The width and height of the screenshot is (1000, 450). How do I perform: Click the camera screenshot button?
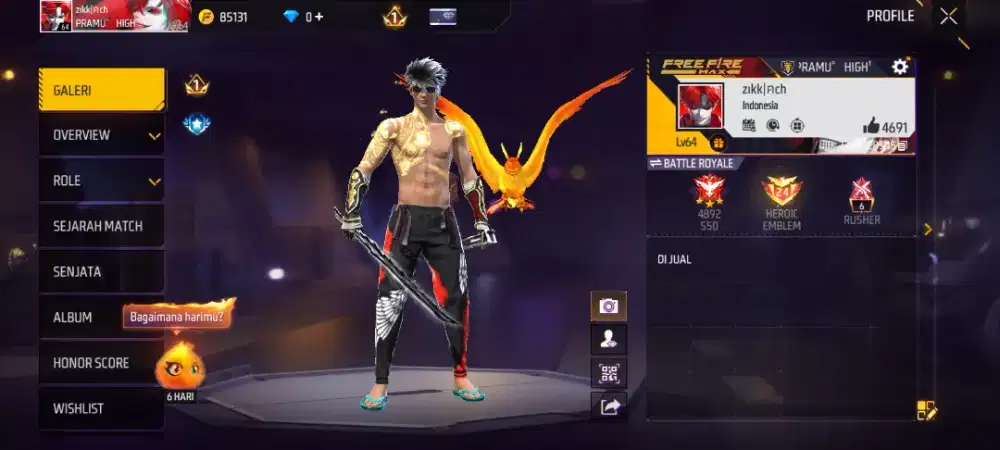click(608, 306)
